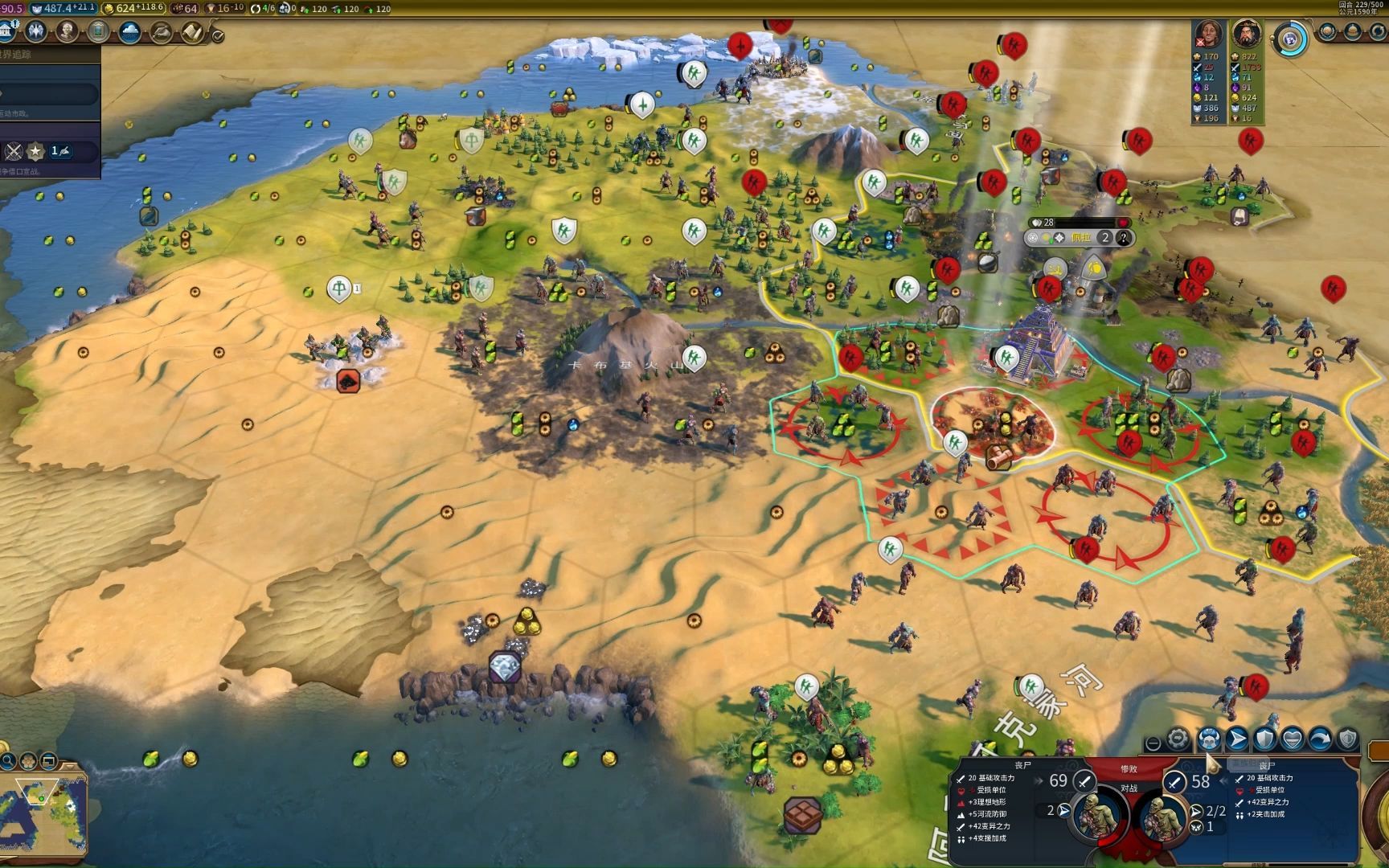
Task: Open the trade deal writing-hand button
Action: click(x=161, y=31)
